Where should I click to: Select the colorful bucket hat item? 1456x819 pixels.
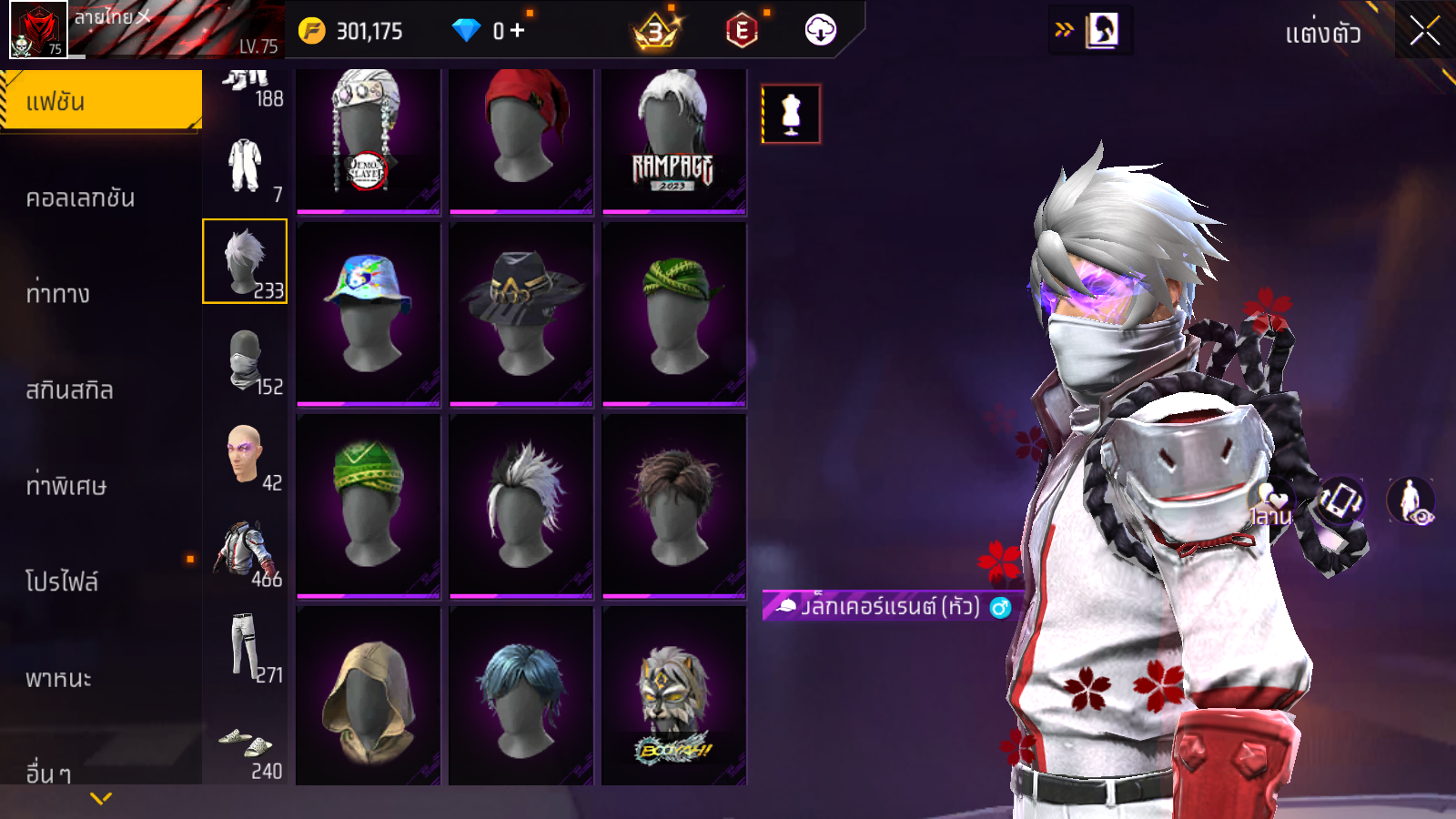[x=368, y=314]
